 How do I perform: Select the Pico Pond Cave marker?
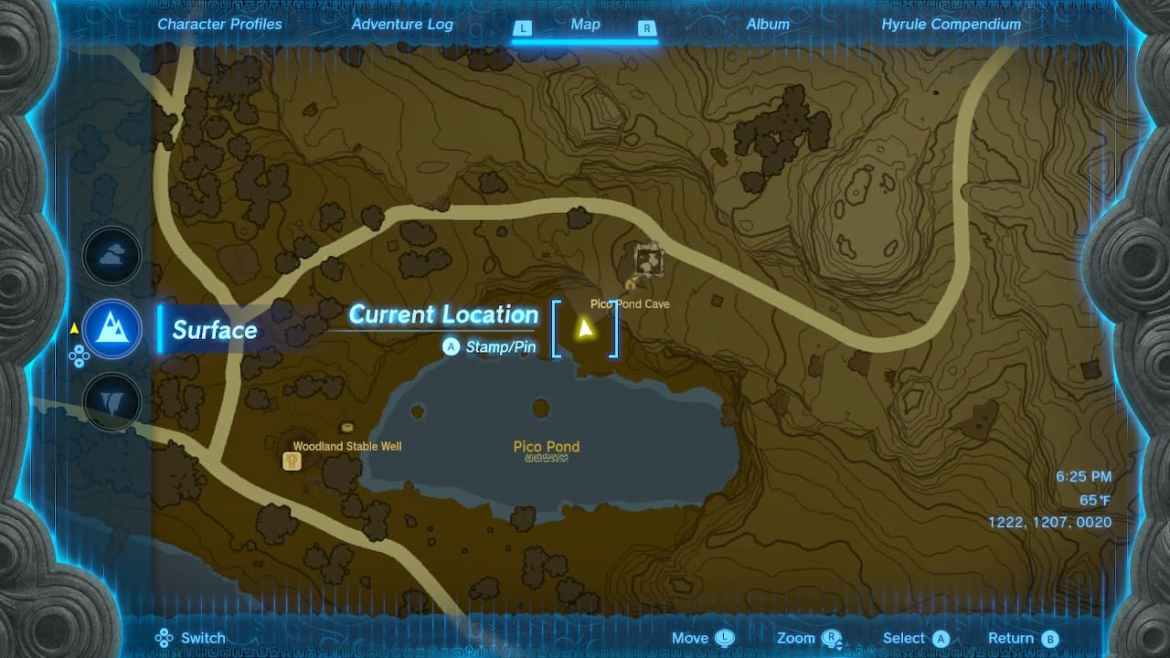pos(631,286)
